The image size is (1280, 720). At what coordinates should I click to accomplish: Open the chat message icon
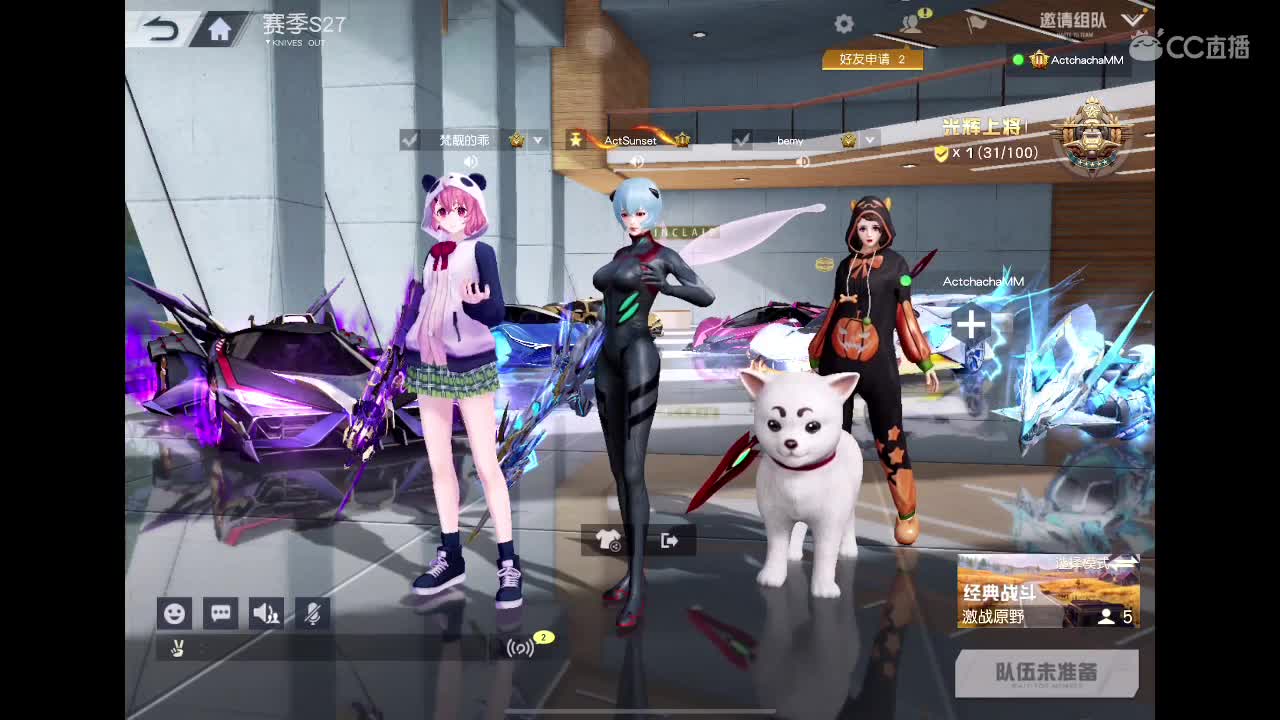pyautogui.click(x=221, y=613)
